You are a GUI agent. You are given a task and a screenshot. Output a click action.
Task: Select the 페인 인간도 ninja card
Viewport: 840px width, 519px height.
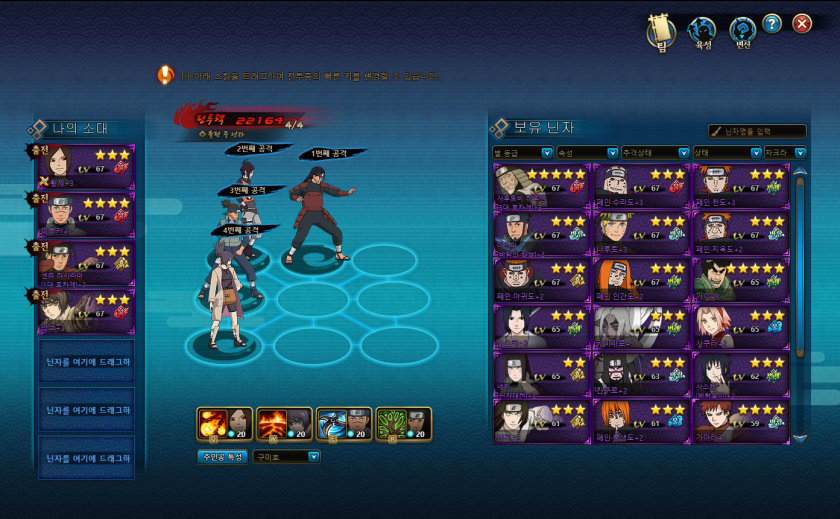click(x=640, y=280)
